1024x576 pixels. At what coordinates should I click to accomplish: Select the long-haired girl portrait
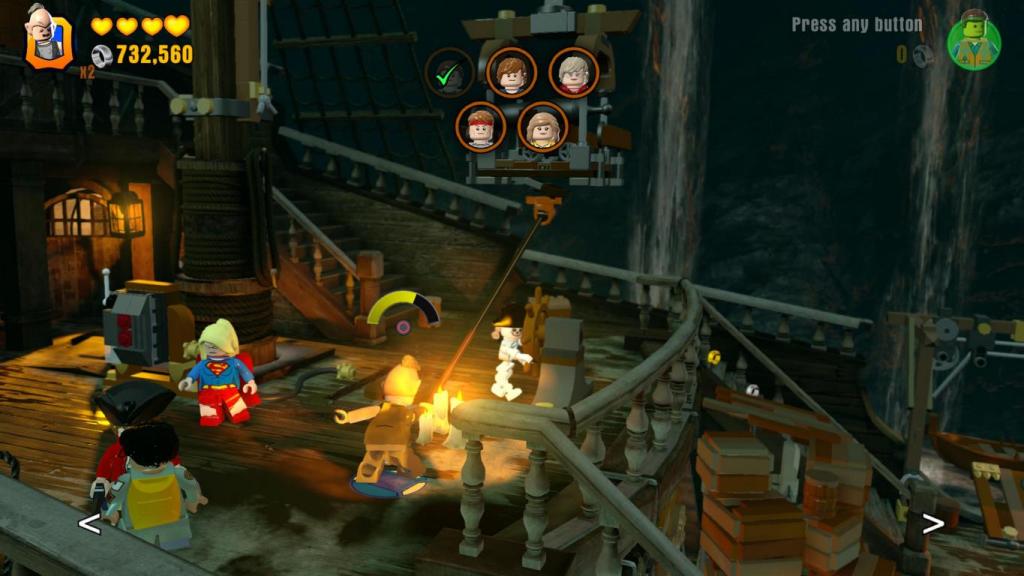click(x=543, y=127)
